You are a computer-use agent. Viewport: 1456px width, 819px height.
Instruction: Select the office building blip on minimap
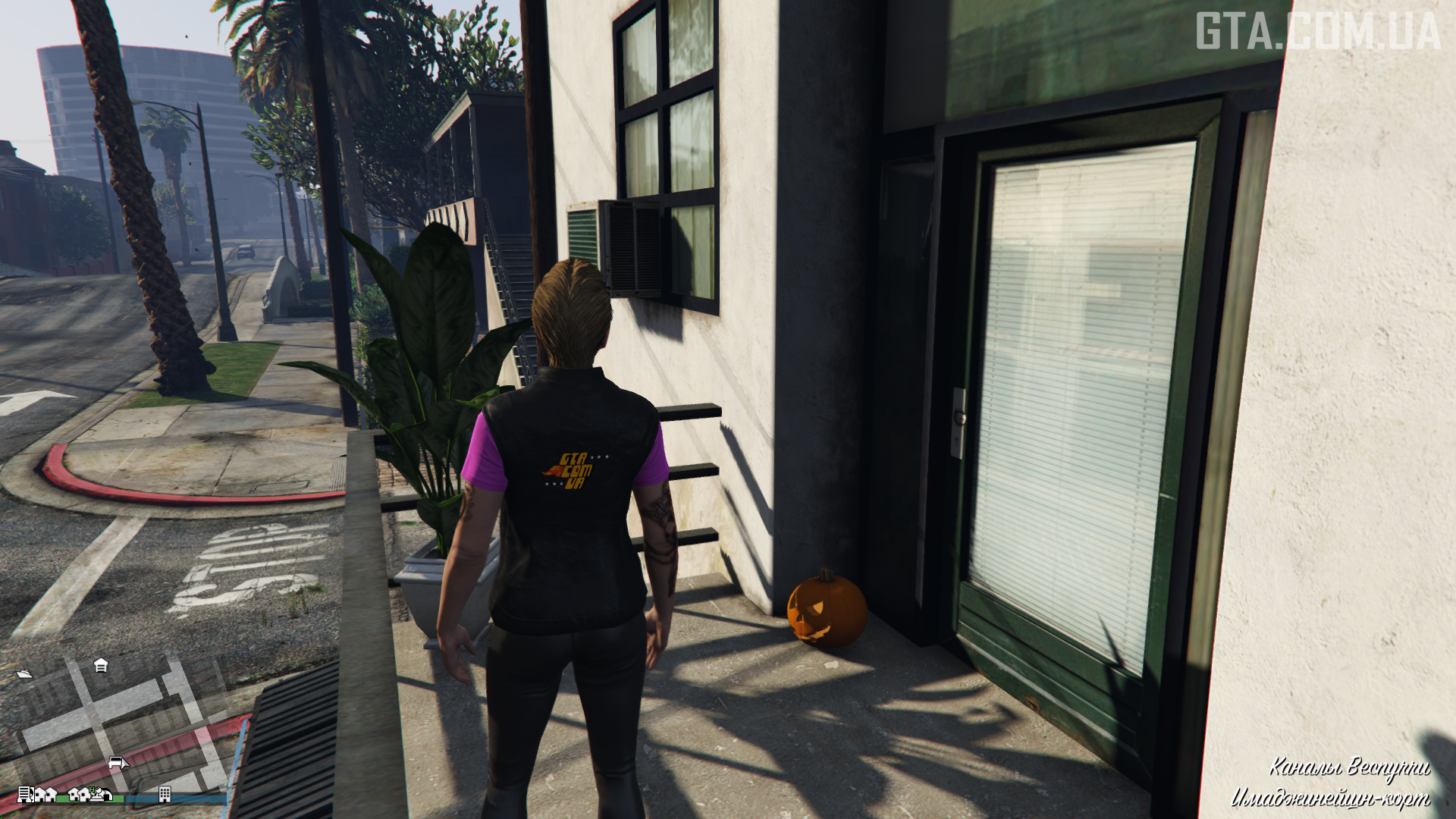tap(165, 794)
